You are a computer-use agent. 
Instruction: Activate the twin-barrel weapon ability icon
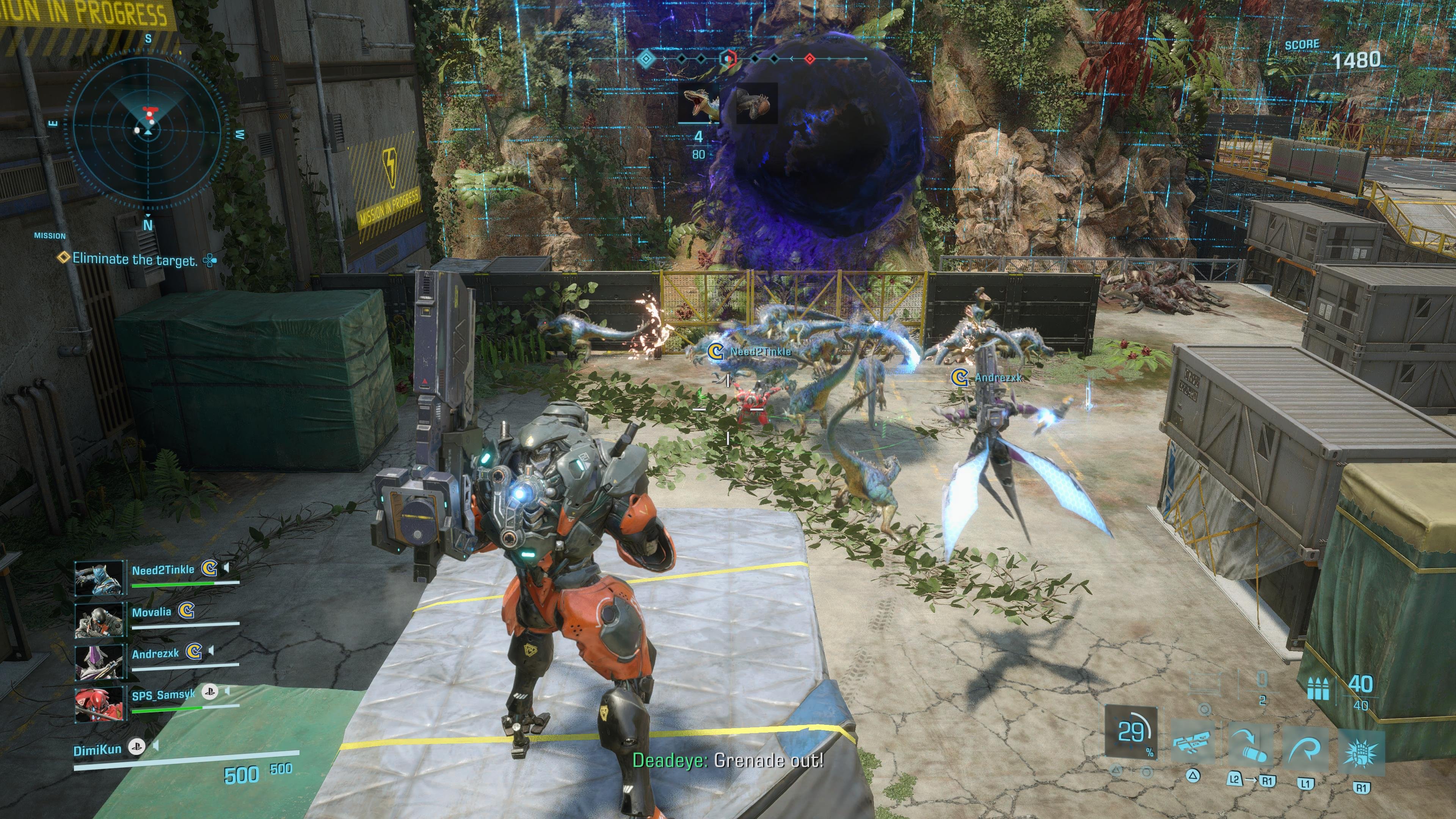tap(1193, 742)
